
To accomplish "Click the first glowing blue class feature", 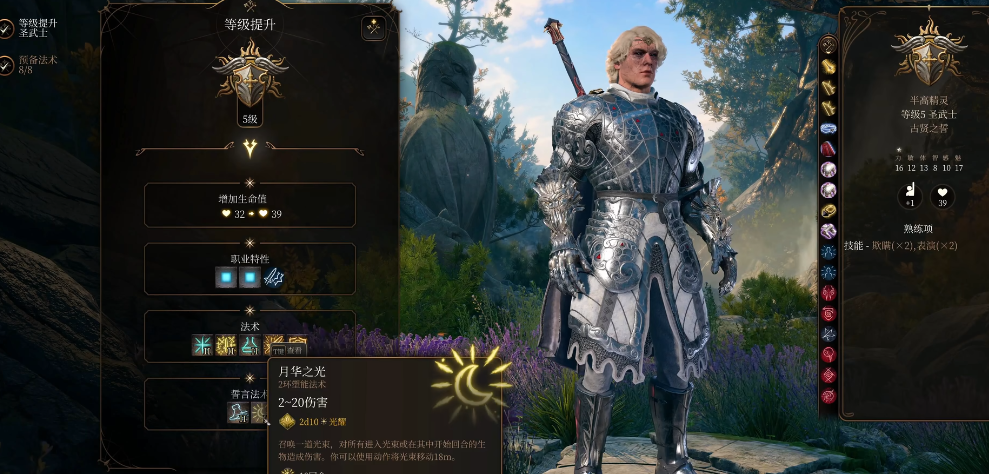I will [227, 278].
